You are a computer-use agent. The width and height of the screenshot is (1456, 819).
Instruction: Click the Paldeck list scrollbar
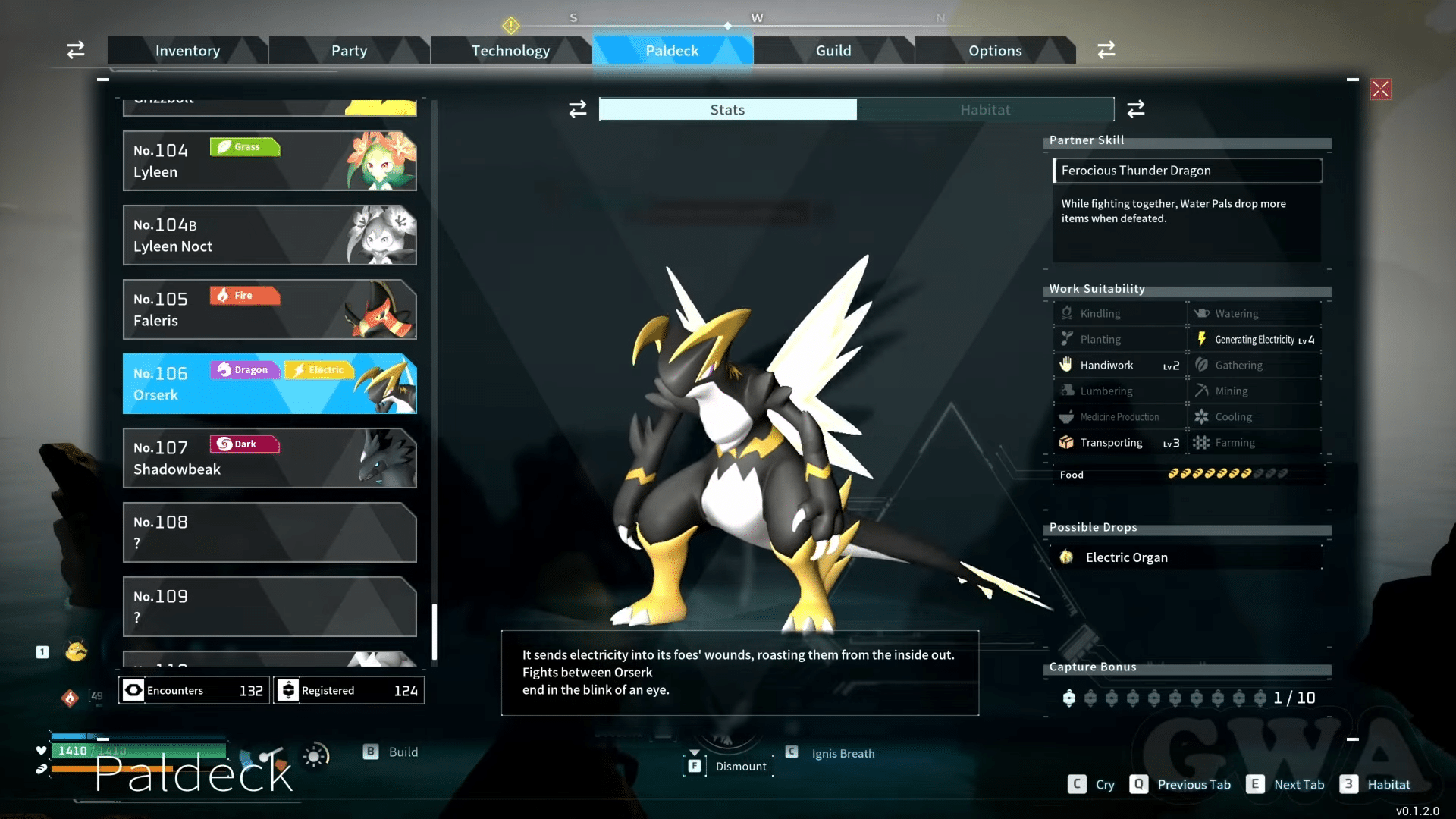[x=435, y=631]
